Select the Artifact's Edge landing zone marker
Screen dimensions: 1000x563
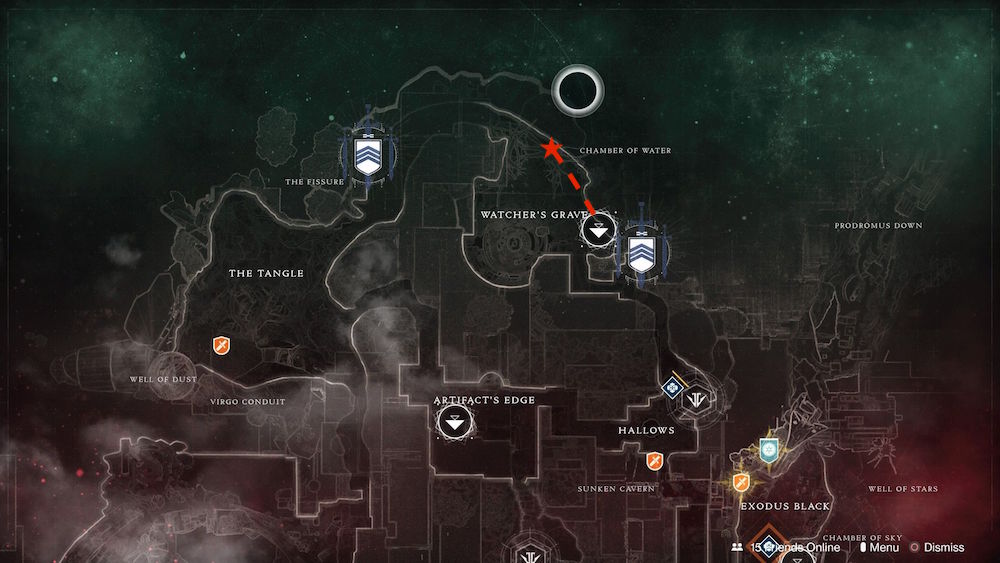(x=455, y=423)
